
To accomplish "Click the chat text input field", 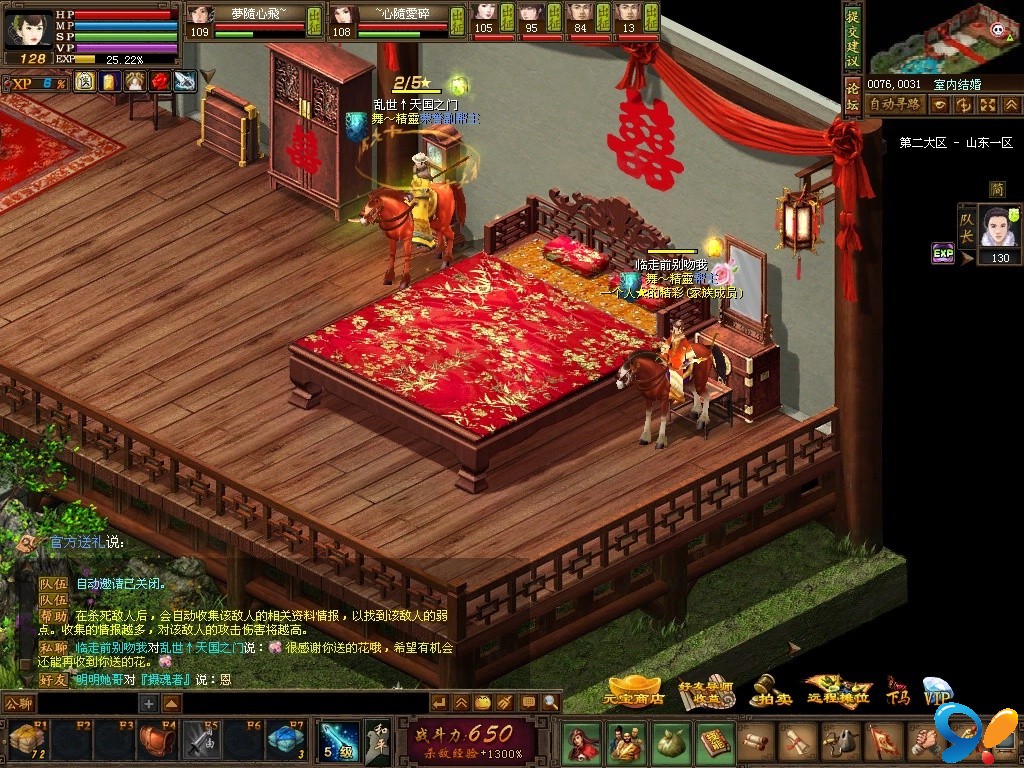I will (x=85, y=703).
